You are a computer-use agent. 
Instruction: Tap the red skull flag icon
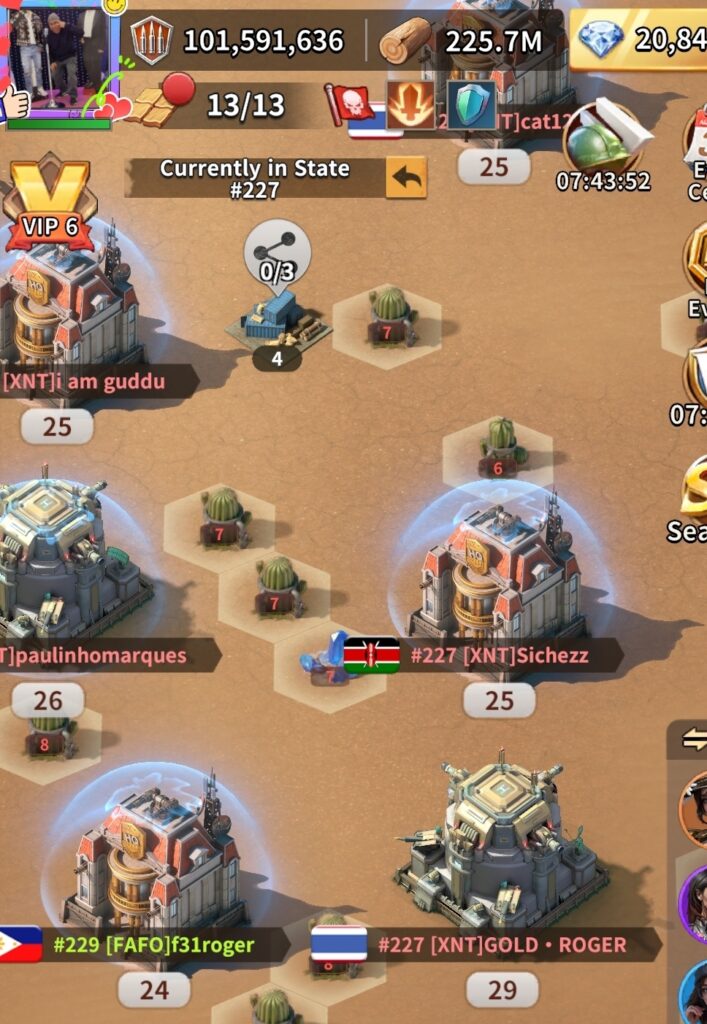tap(350, 103)
